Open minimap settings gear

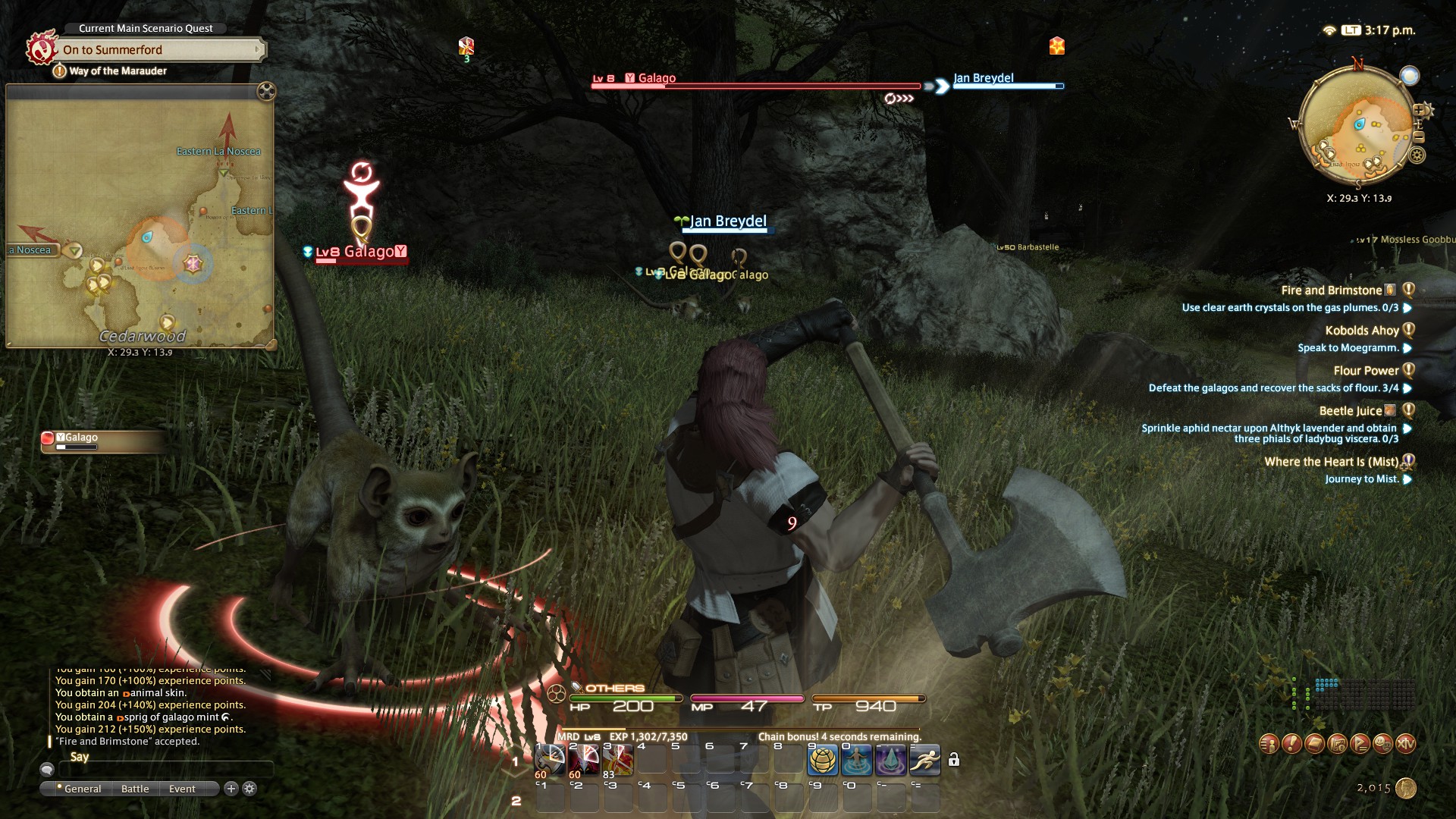click(1417, 155)
